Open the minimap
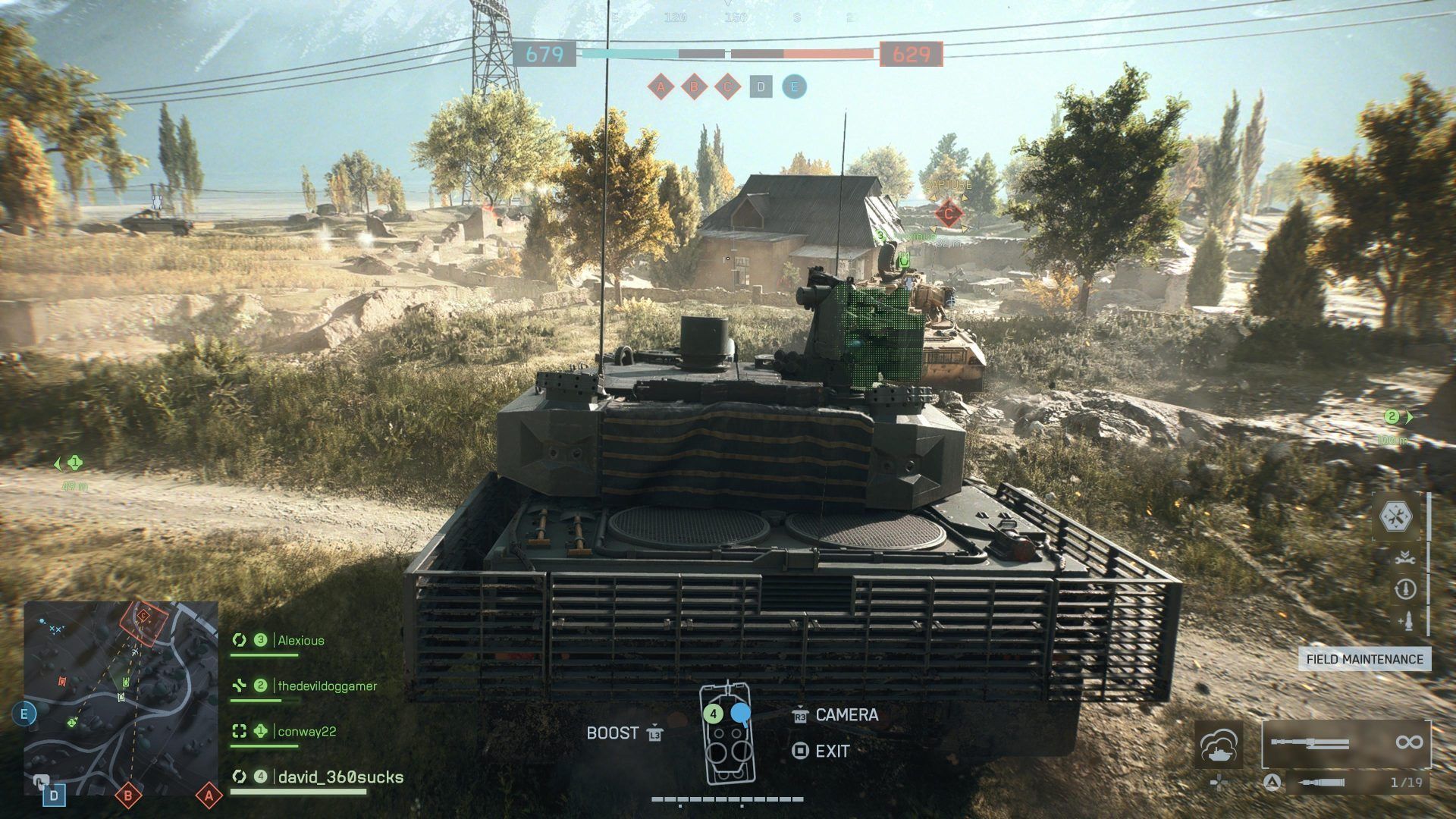1456x819 pixels. click(x=121, y=698)
